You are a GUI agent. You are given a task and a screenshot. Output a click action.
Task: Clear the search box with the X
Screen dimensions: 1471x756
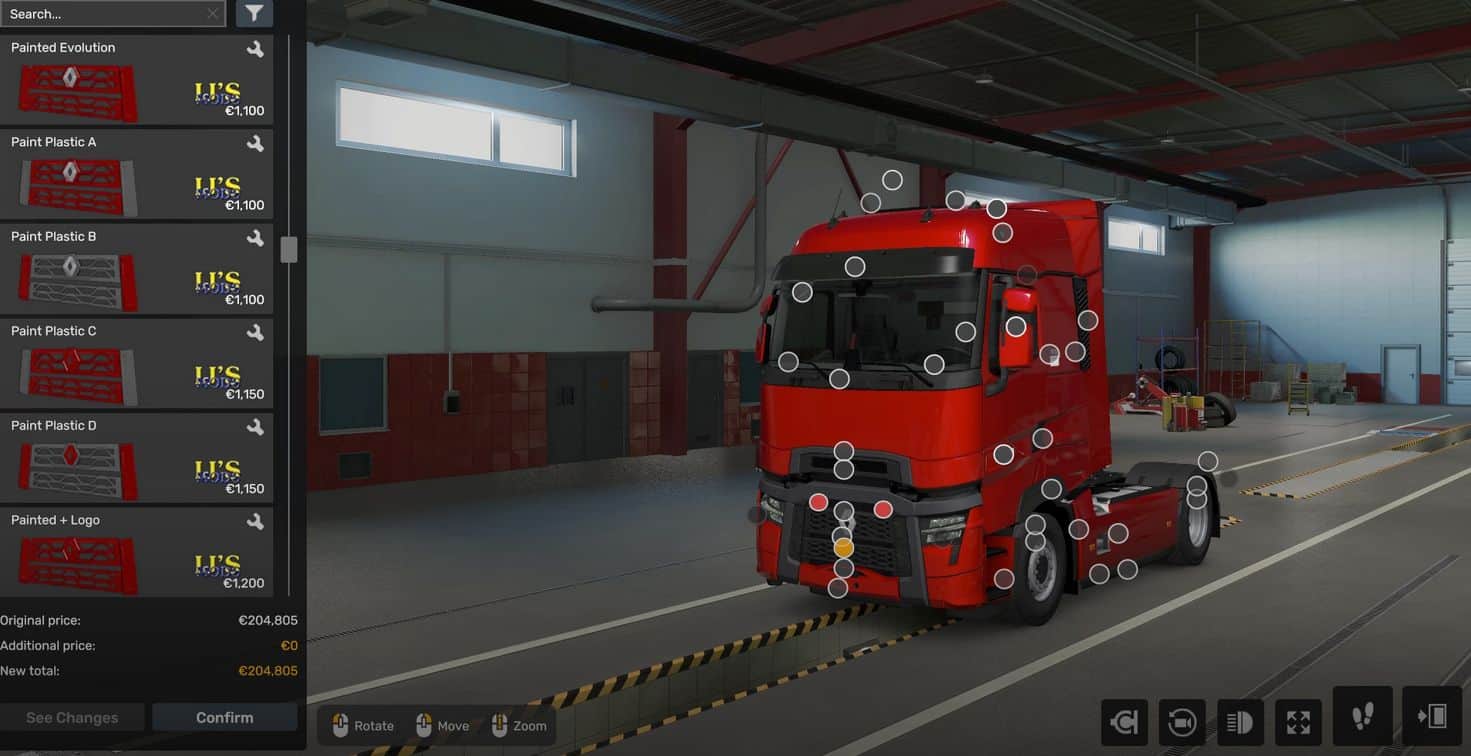[x=213, y=14]
